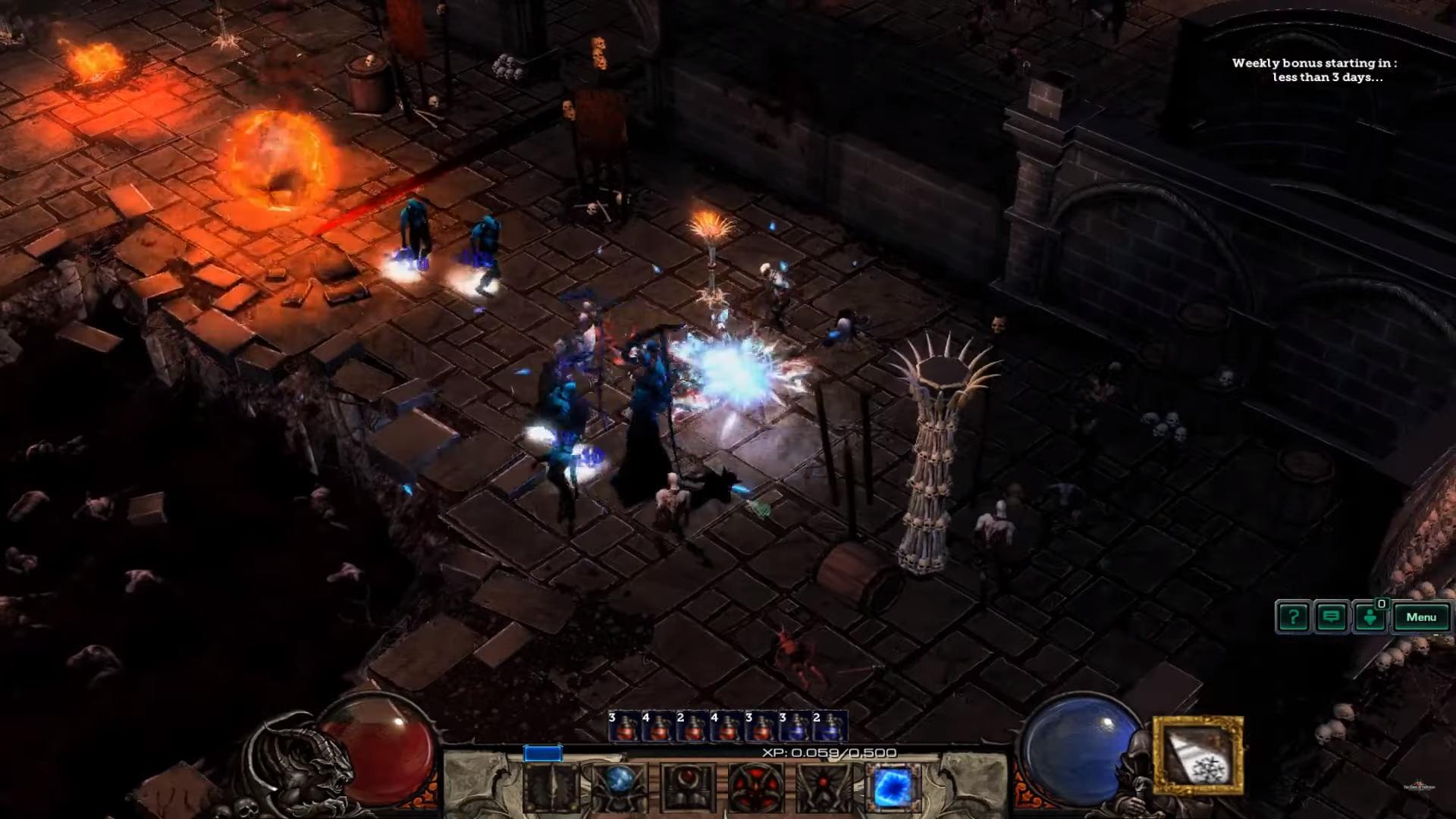Open the chat messages button

tap(1331, 617)
